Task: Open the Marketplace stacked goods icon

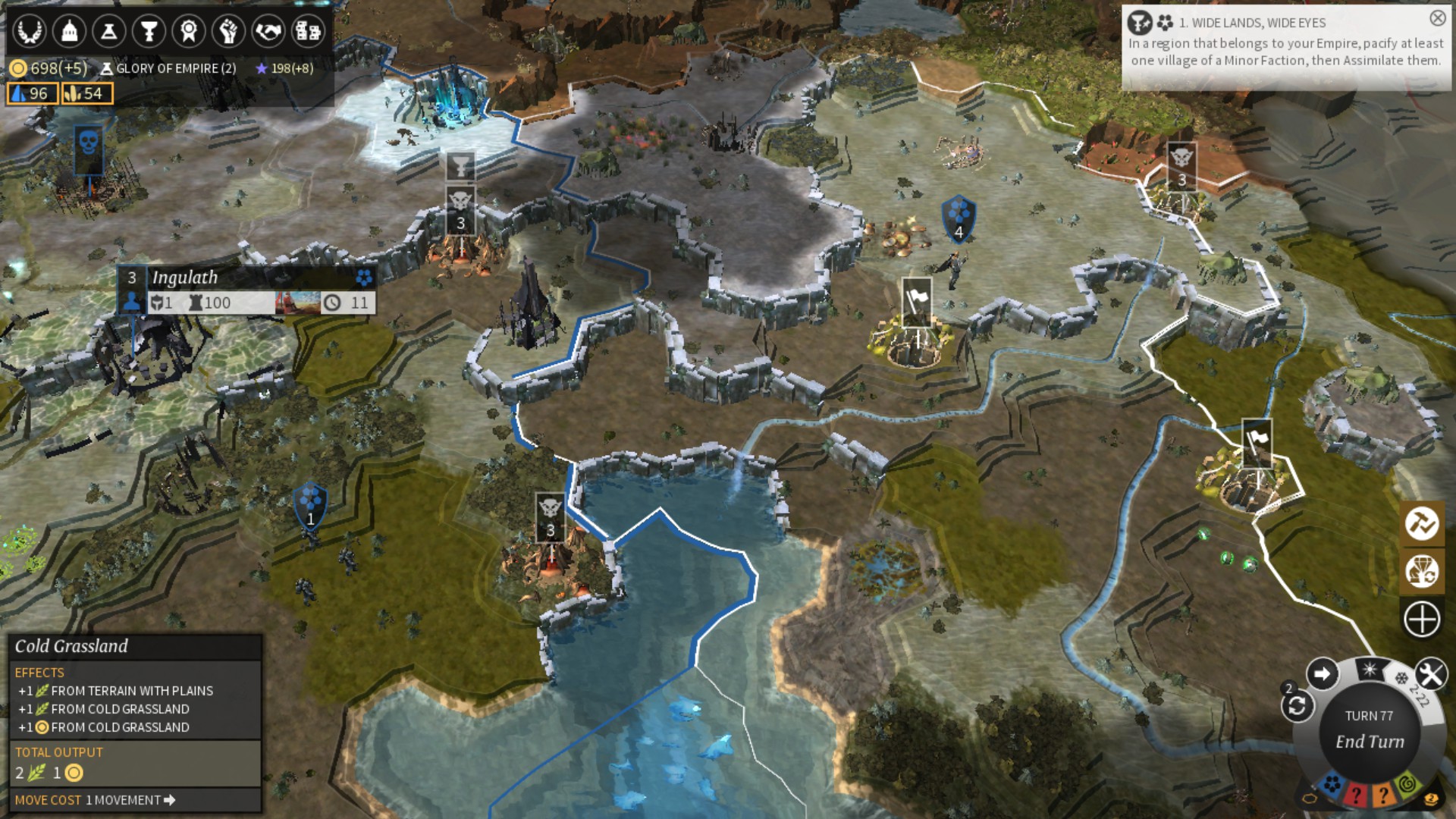Action: pos(308,31)
